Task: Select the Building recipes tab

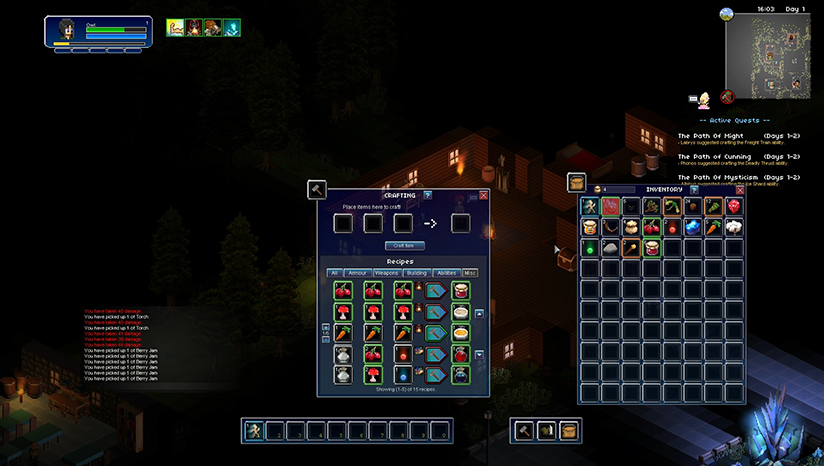Action: pos(417,272)
